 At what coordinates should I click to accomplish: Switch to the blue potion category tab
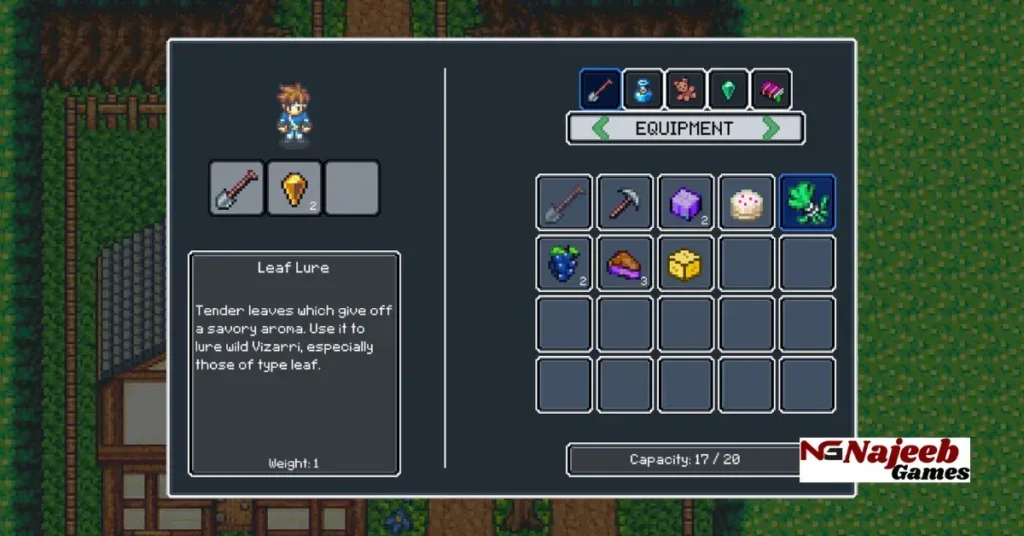(x=643, y=90)
